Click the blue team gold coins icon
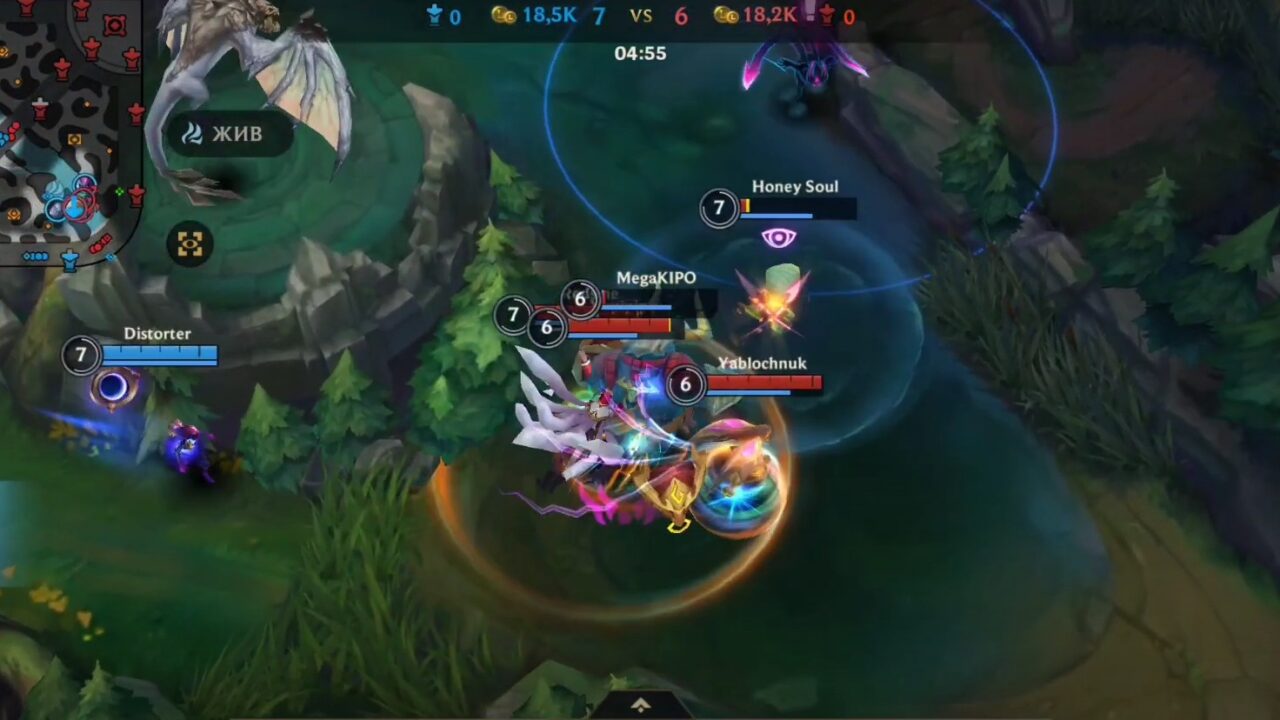The width and height of the screenshot is (1280, 720). click(x=504, y=15)
